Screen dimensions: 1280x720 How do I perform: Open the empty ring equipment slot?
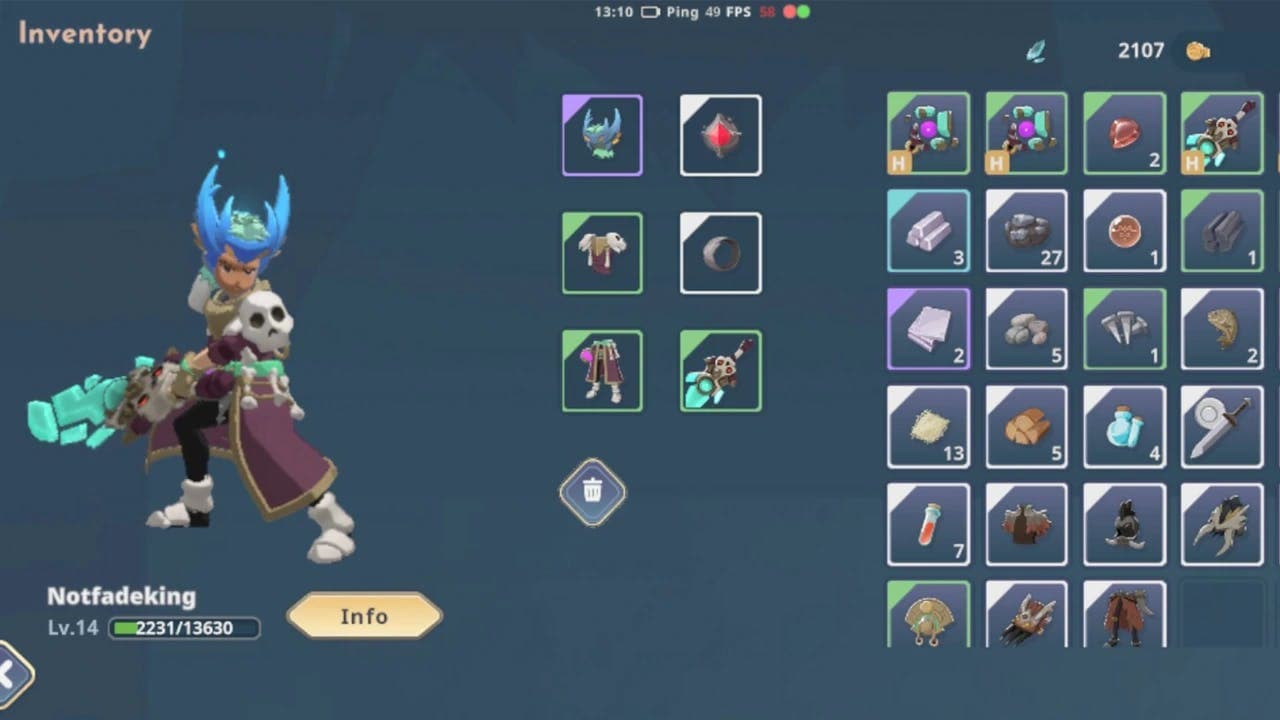coord(721,253)
